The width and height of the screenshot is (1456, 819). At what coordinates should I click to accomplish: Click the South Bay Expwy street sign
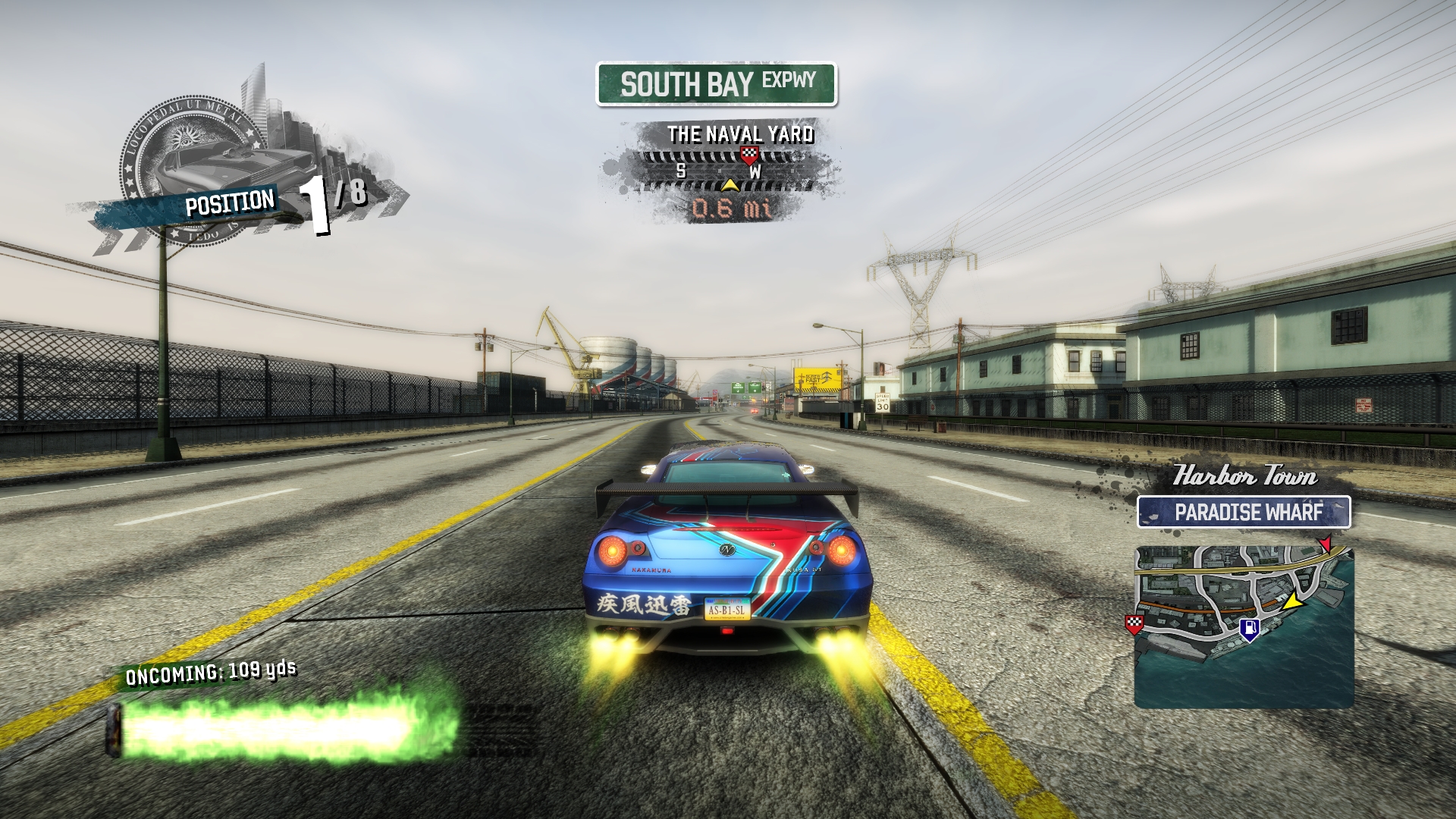click(716, 83)
